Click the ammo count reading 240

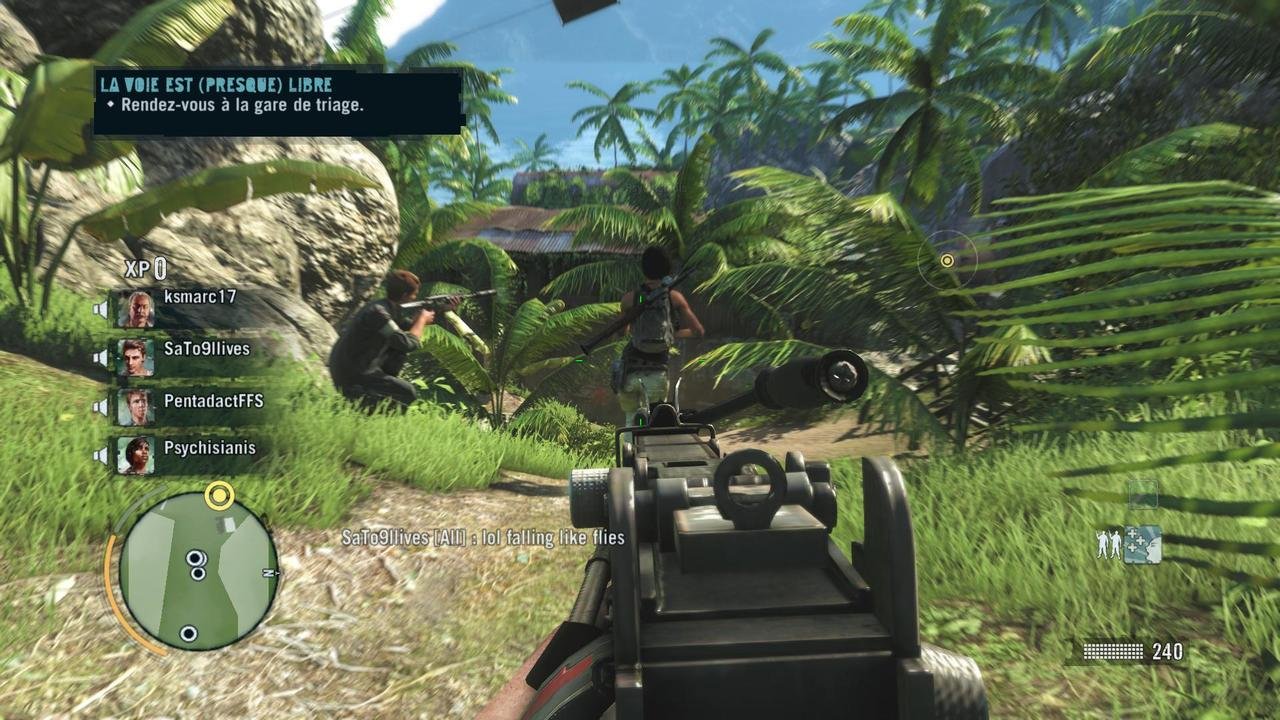[1166, 650]
